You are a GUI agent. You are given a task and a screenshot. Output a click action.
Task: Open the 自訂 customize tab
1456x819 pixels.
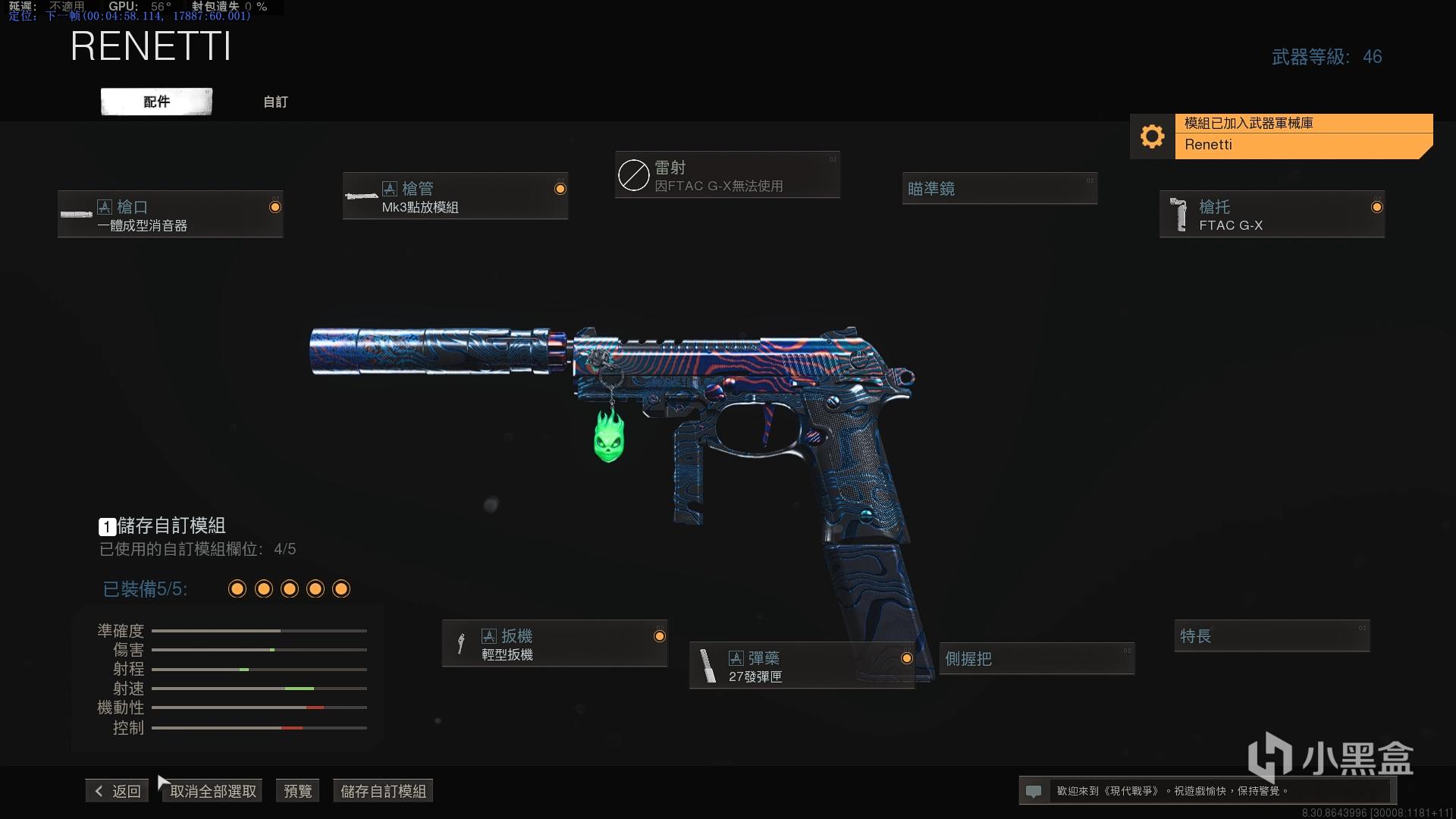pyautogui.click(x=275, y=102)
